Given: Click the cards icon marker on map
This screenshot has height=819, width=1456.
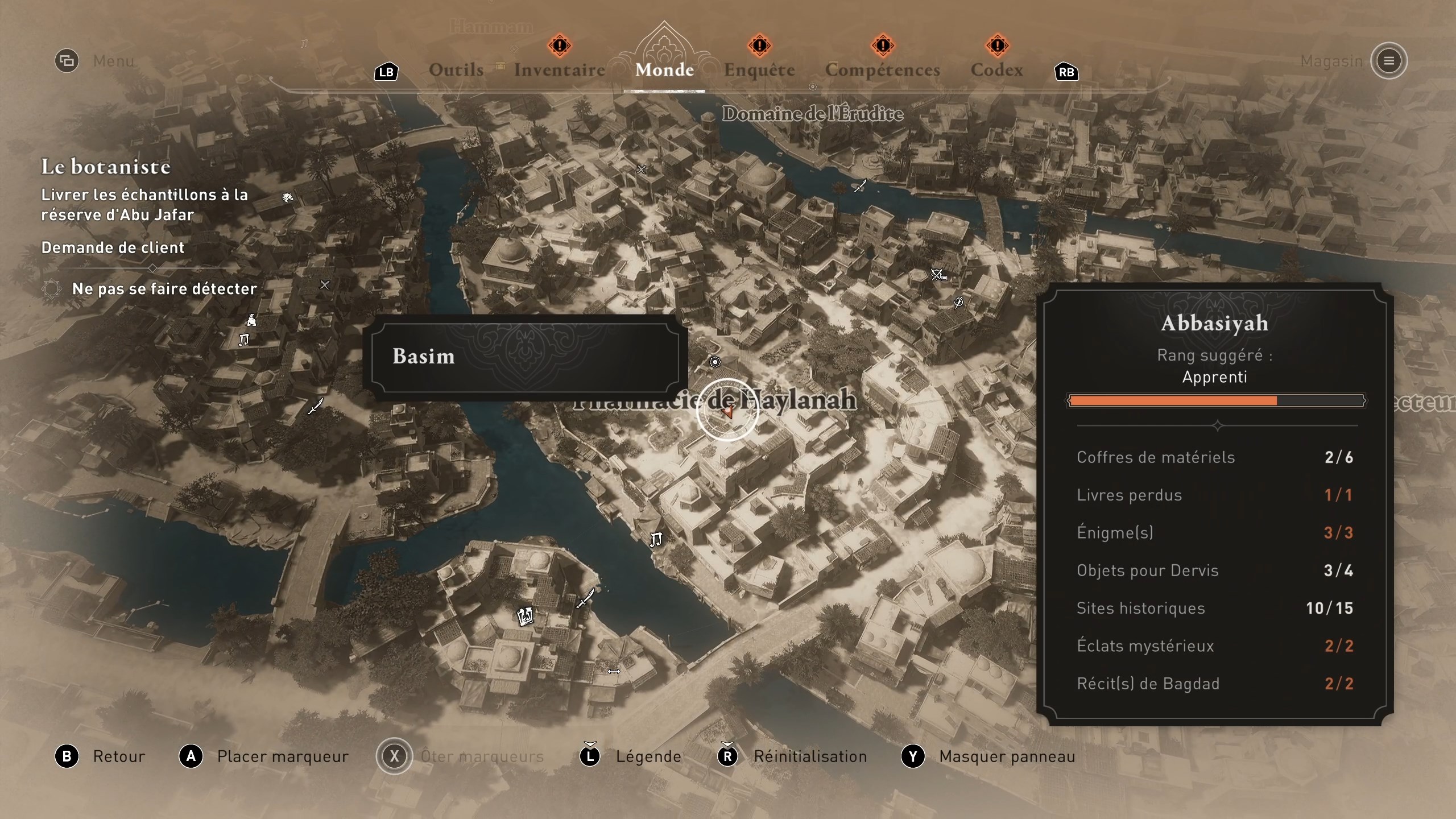Looking at the screenshot, I should (525, 616).
